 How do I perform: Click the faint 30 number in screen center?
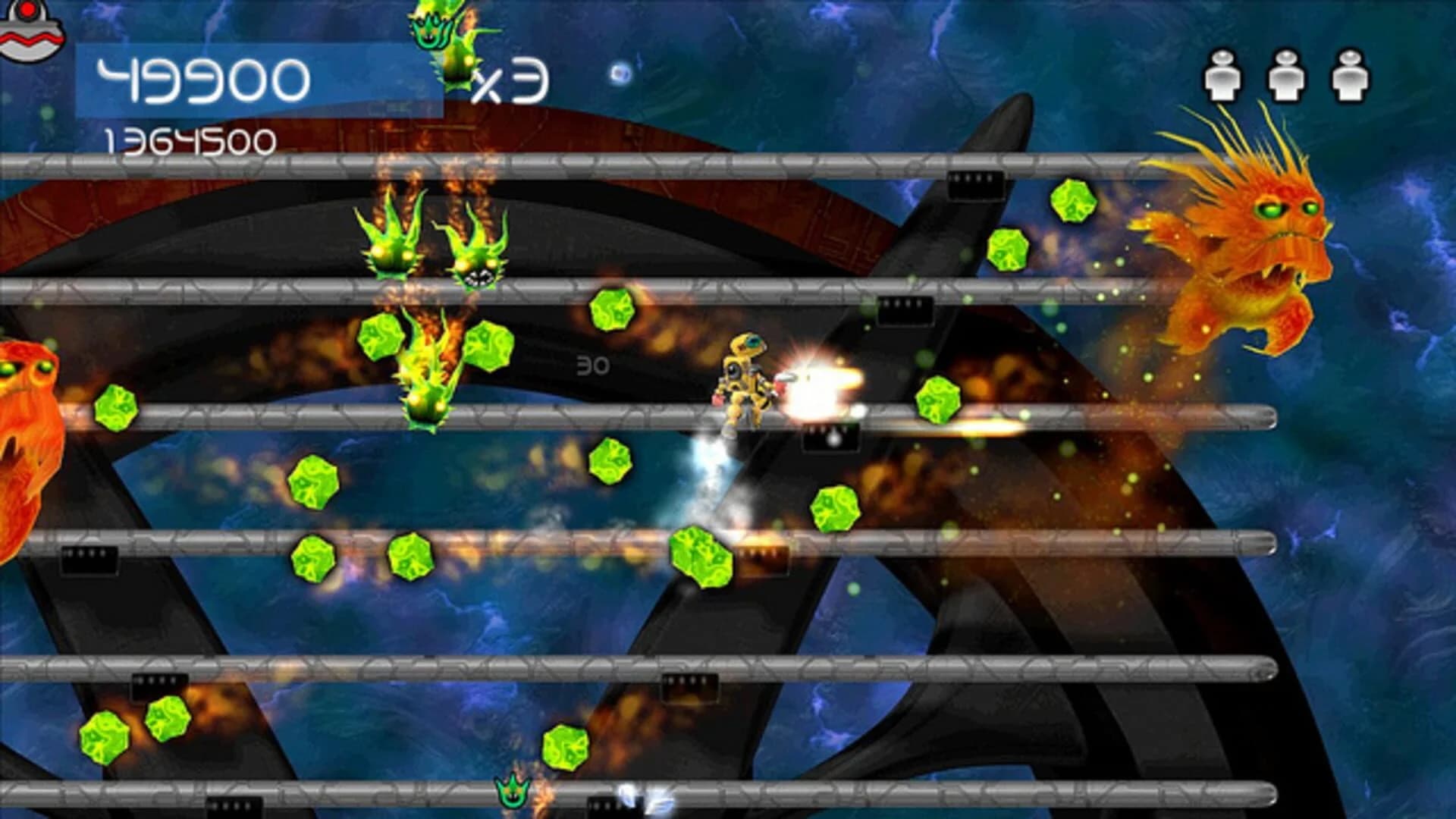[594, 364]
